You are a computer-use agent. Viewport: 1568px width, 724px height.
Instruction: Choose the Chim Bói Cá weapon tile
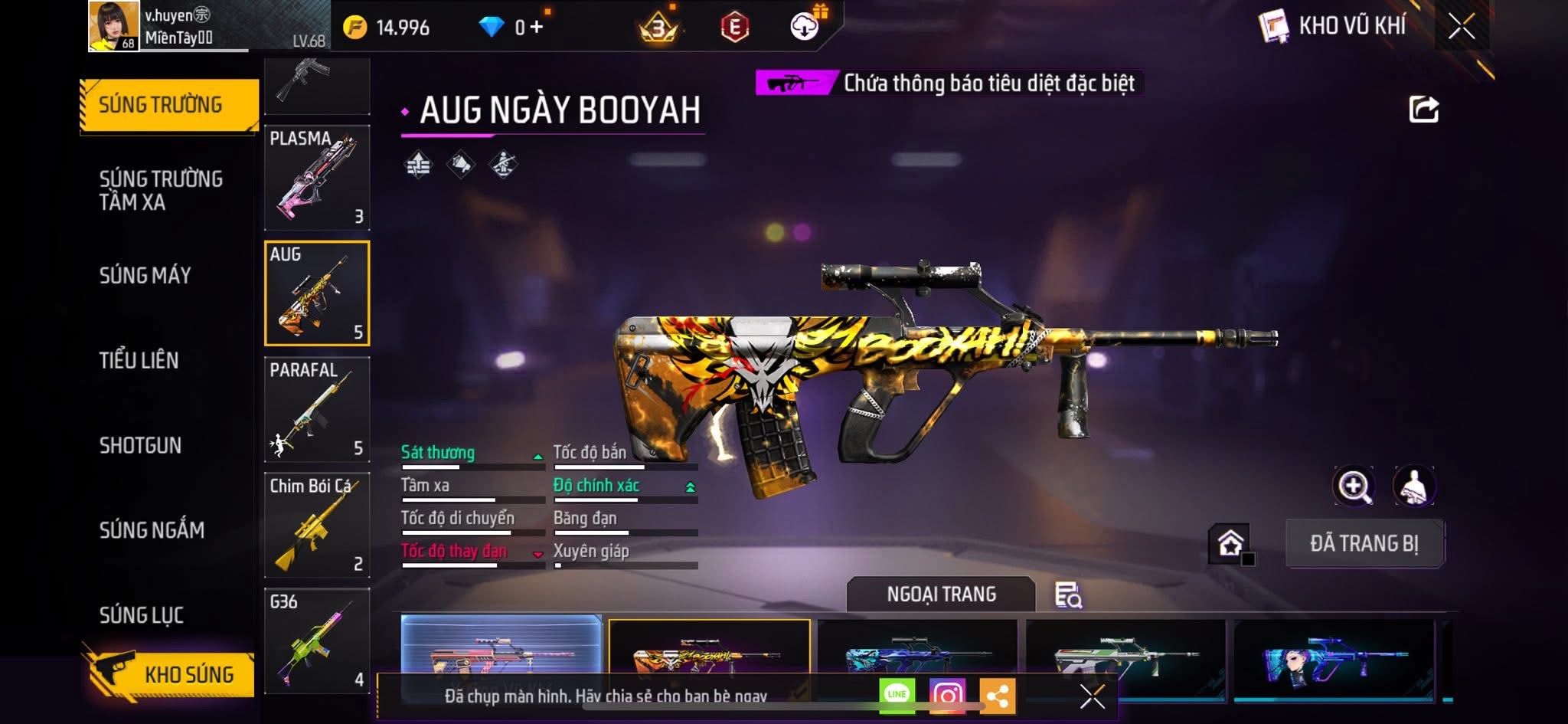(x=317, y=525)
